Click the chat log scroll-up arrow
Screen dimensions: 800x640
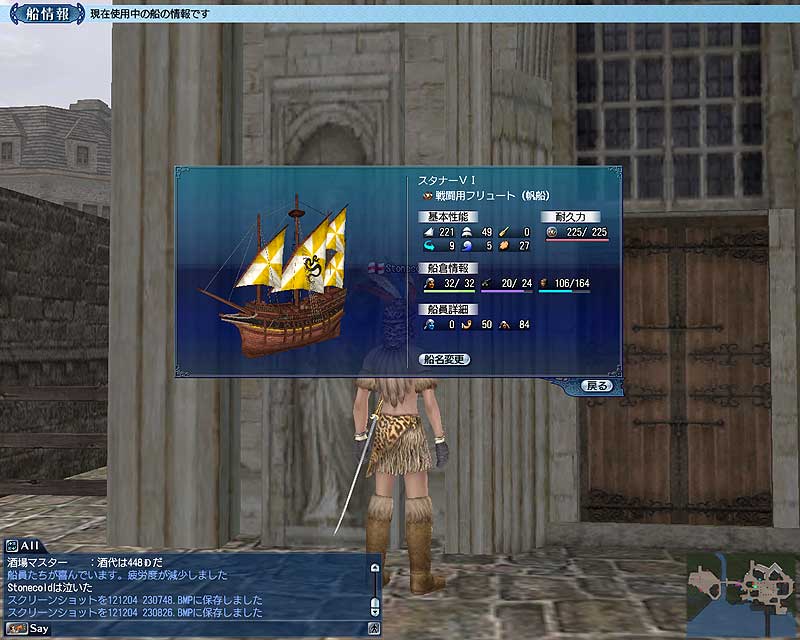click(375, 567)
